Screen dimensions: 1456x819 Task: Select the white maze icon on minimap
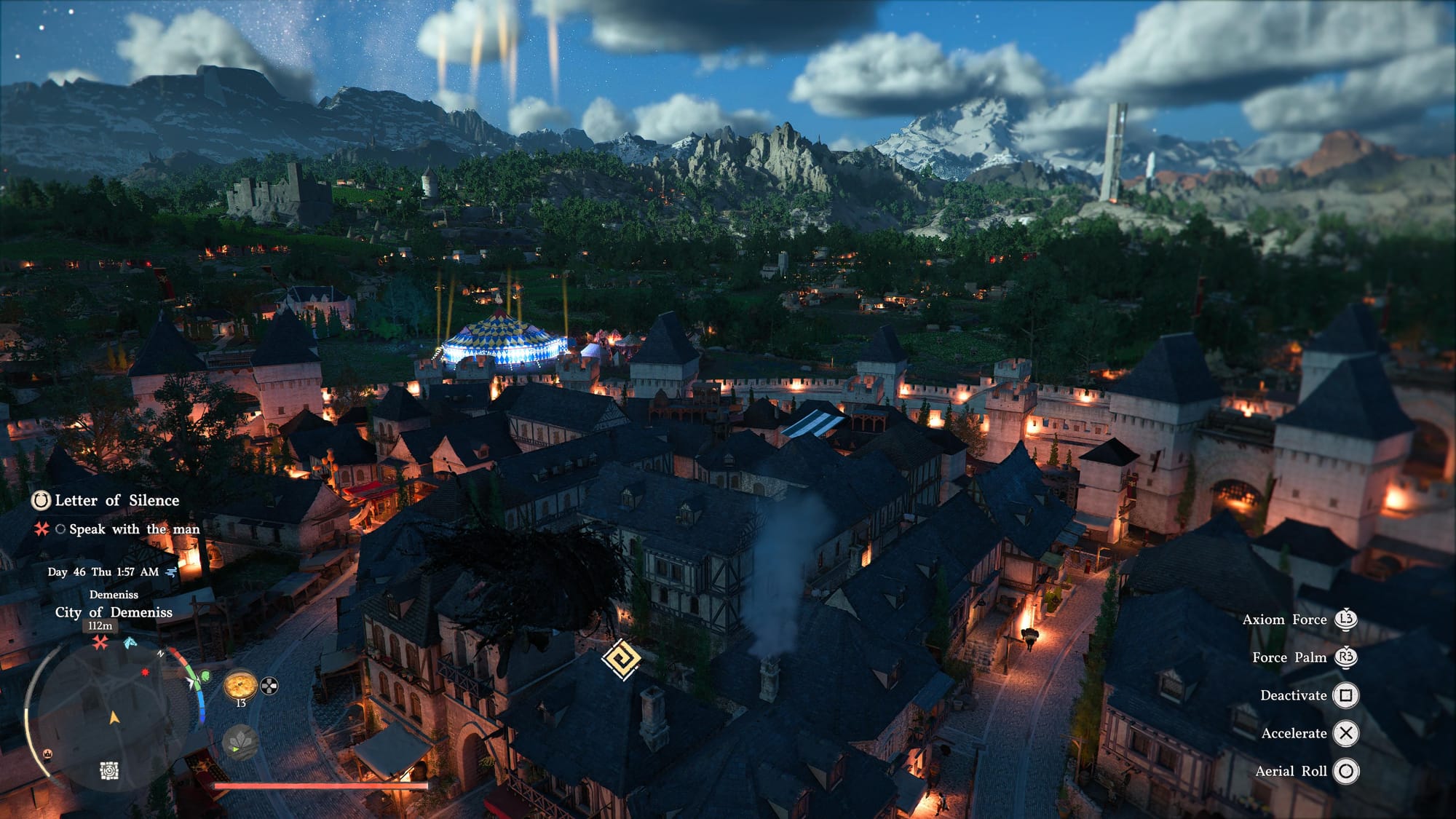pyautogui.click(x=109, y=770)
